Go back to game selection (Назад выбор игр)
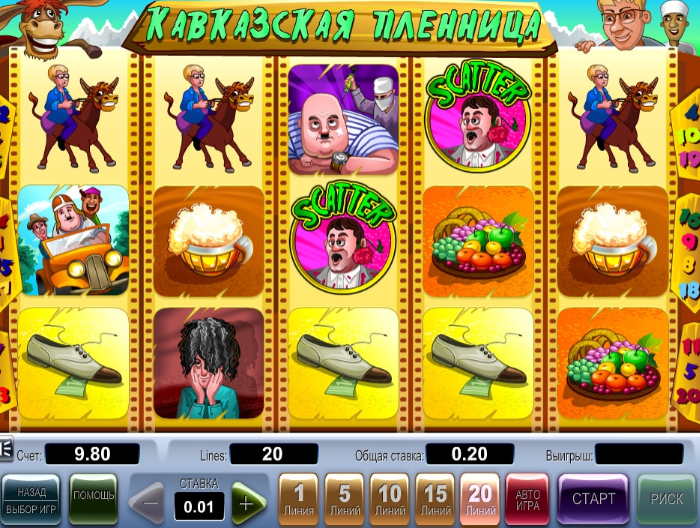Screen dimensions: 700x528 point(31,498)
